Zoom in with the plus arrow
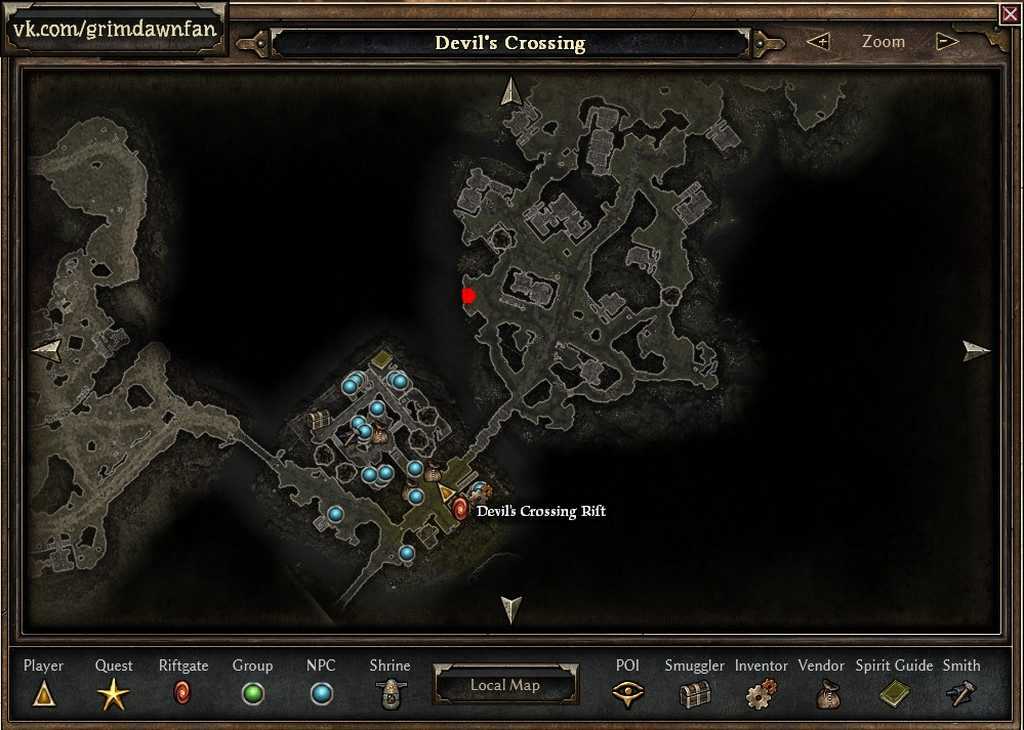 (x=819, y=42)
